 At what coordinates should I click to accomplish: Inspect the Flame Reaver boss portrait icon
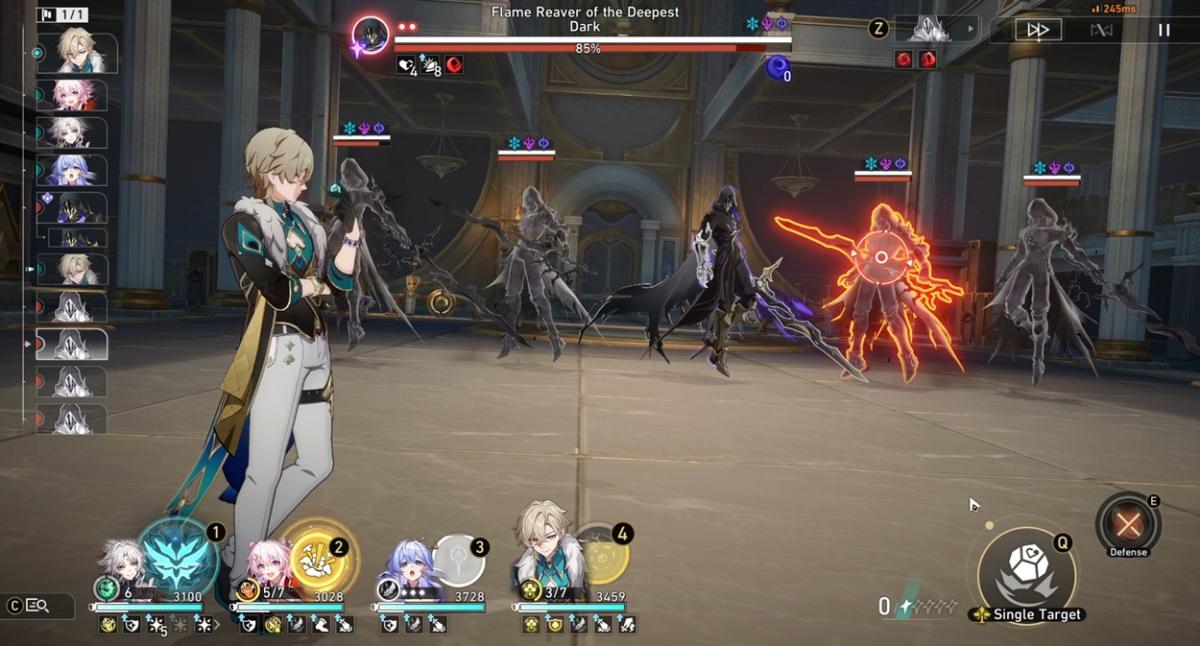coord(372,37)
